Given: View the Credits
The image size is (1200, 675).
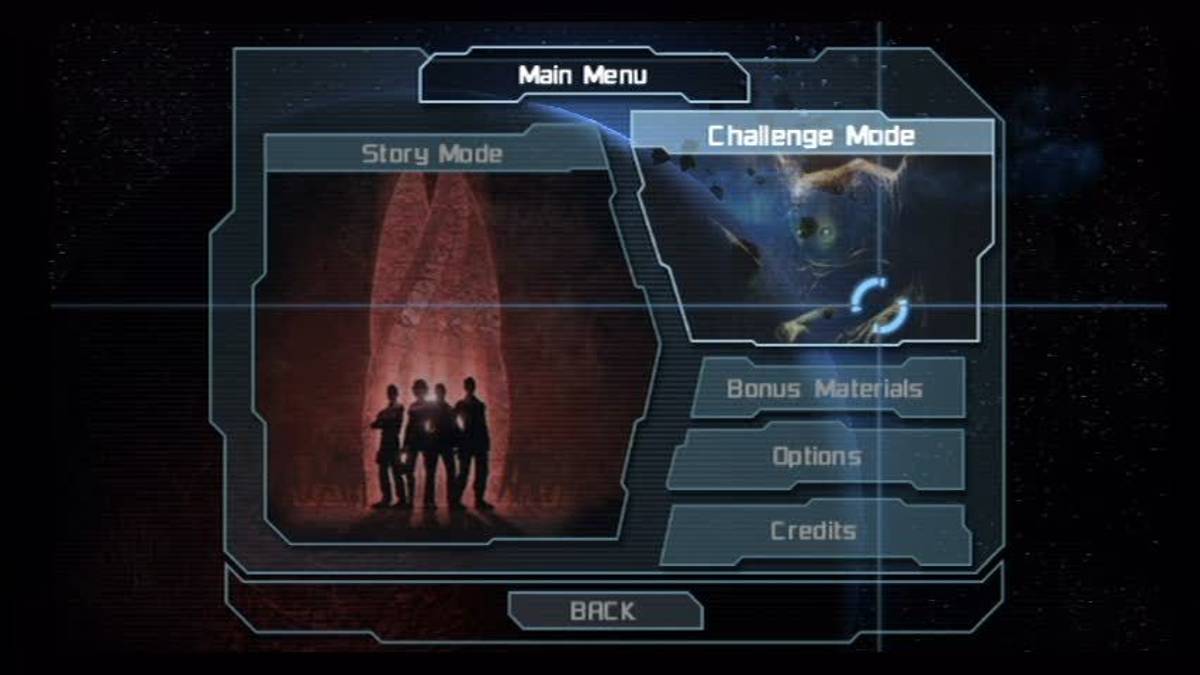Looking at the screenshot, I should click(813, 531).
